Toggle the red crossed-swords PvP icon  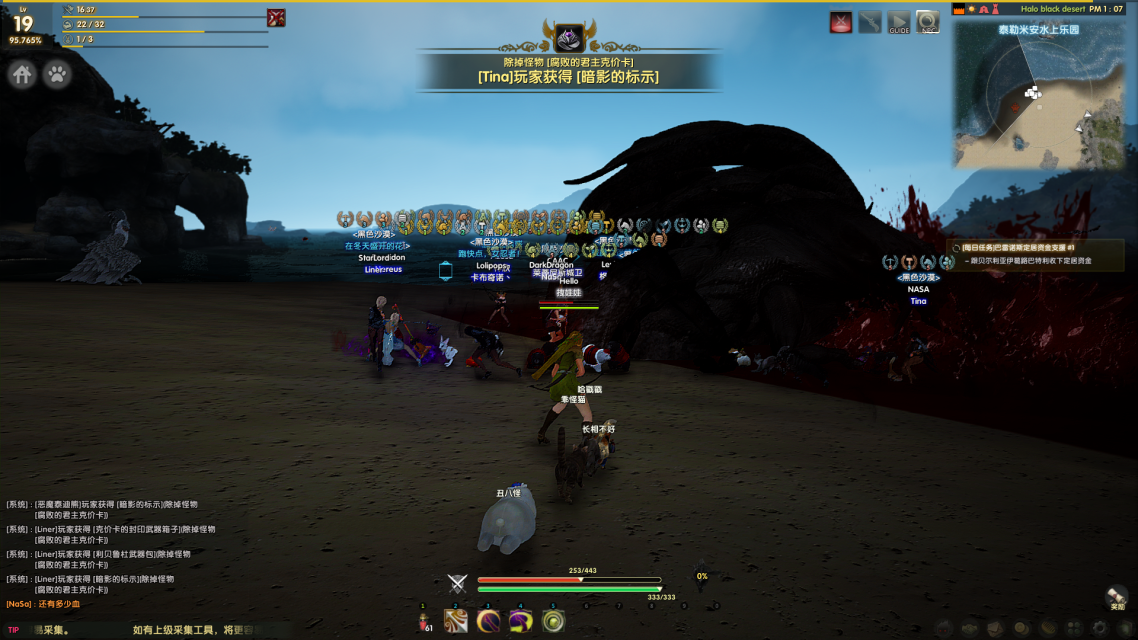pos(841,22)
